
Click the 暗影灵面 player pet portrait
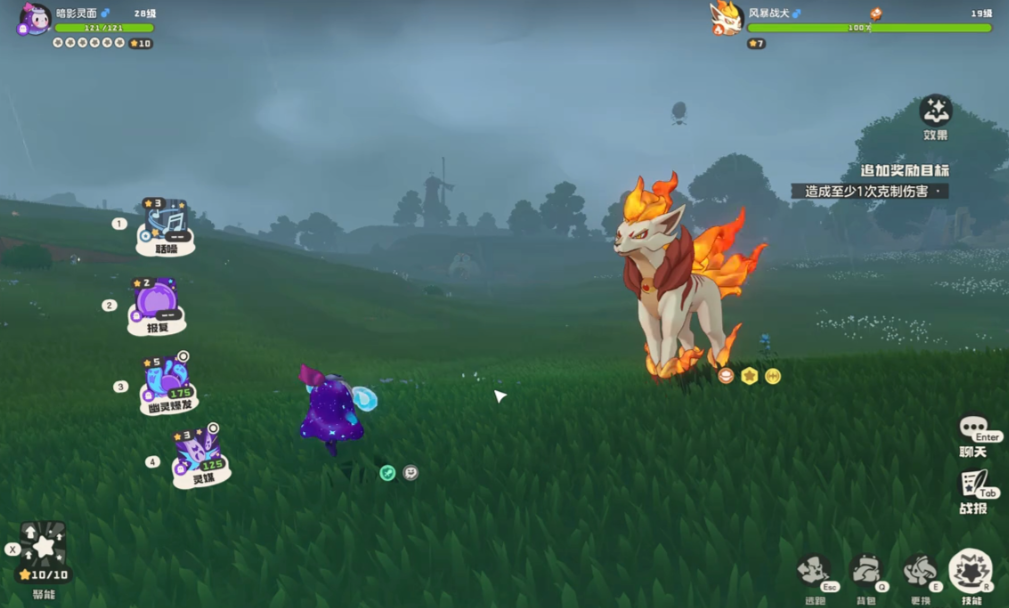34,20
